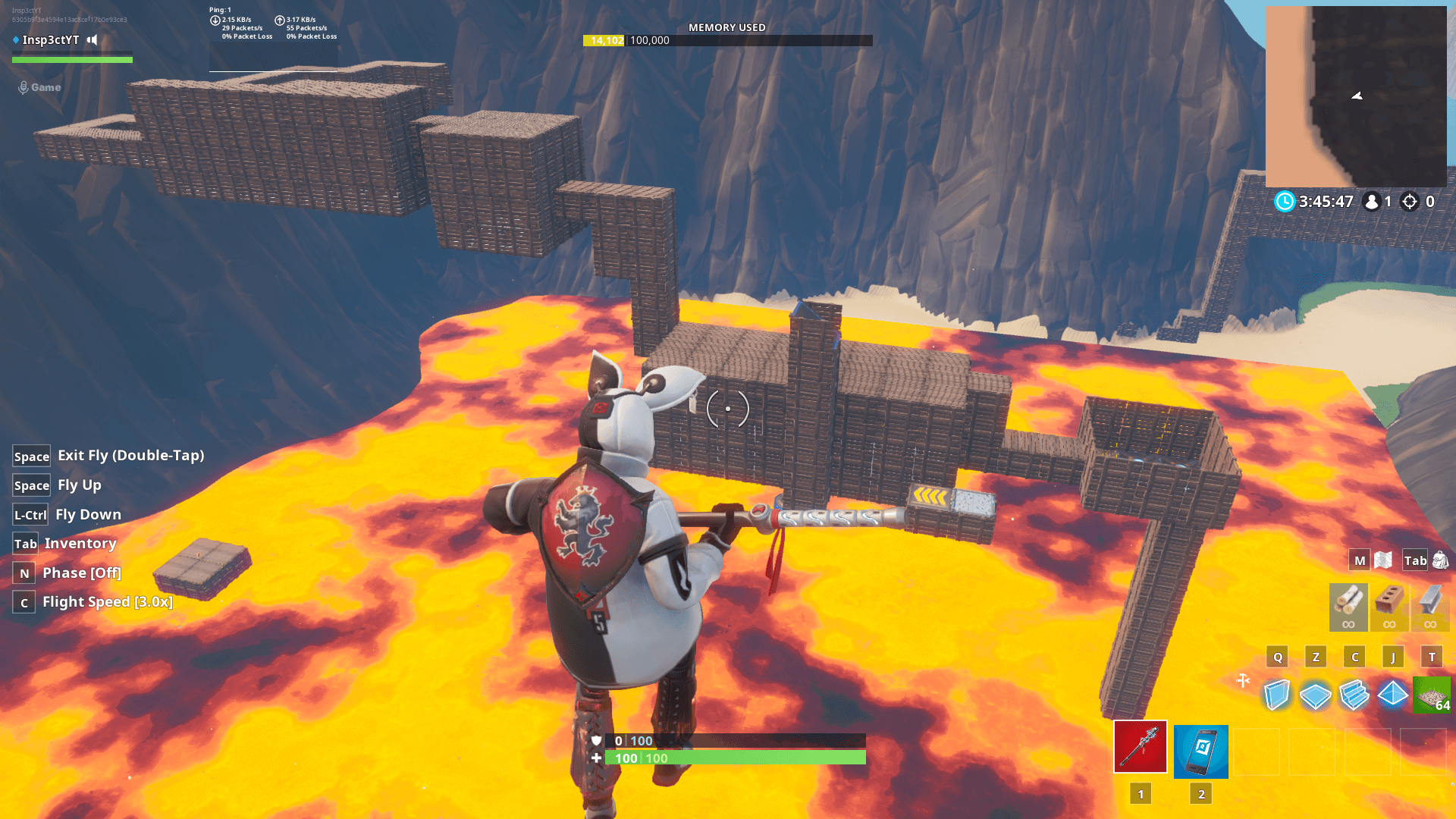Select the wall build piece
1456x819 pixels.
(x=1278, y=694)
